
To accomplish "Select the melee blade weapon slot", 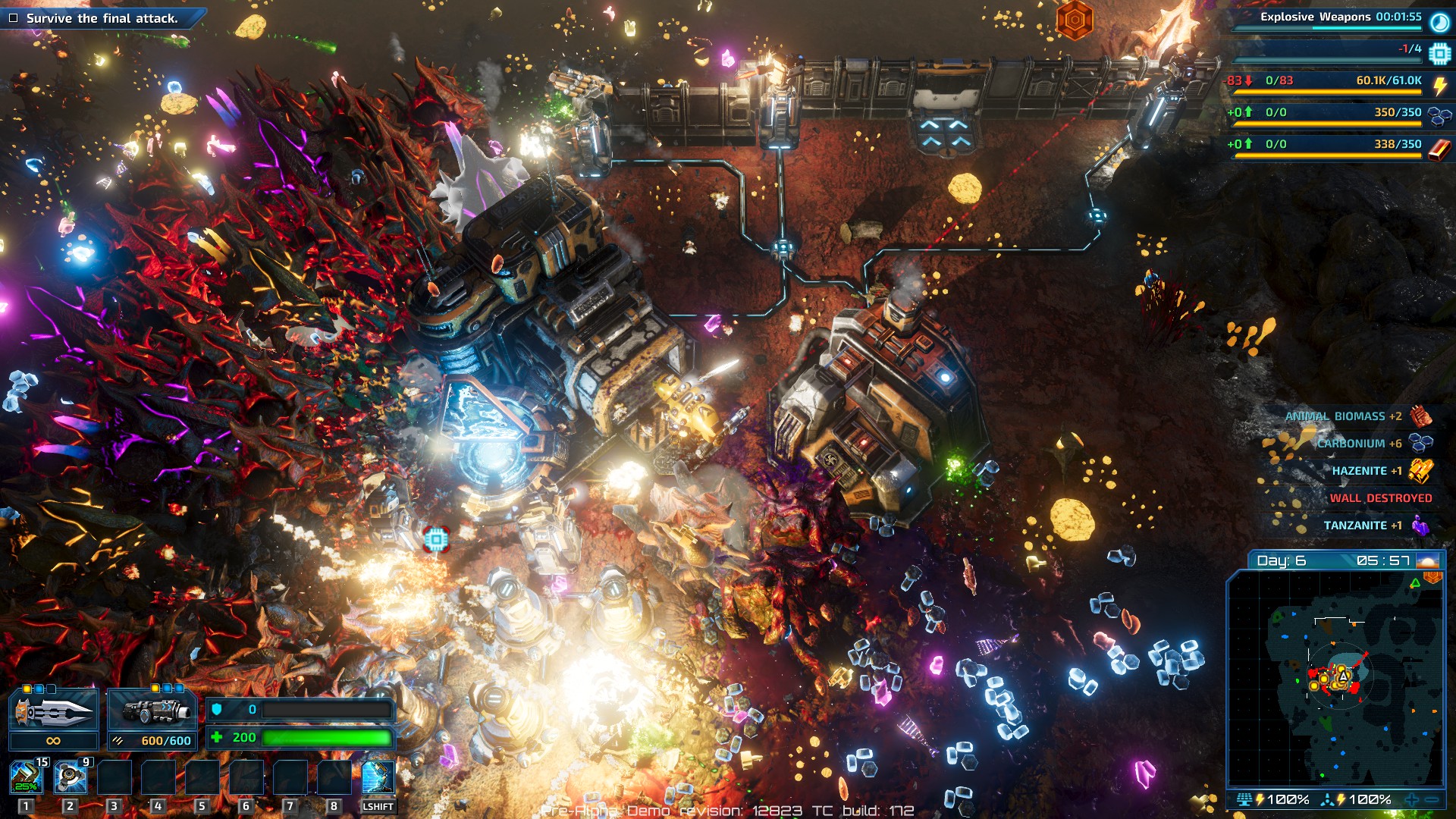I will pyautogui.click(x=54, y=711).
